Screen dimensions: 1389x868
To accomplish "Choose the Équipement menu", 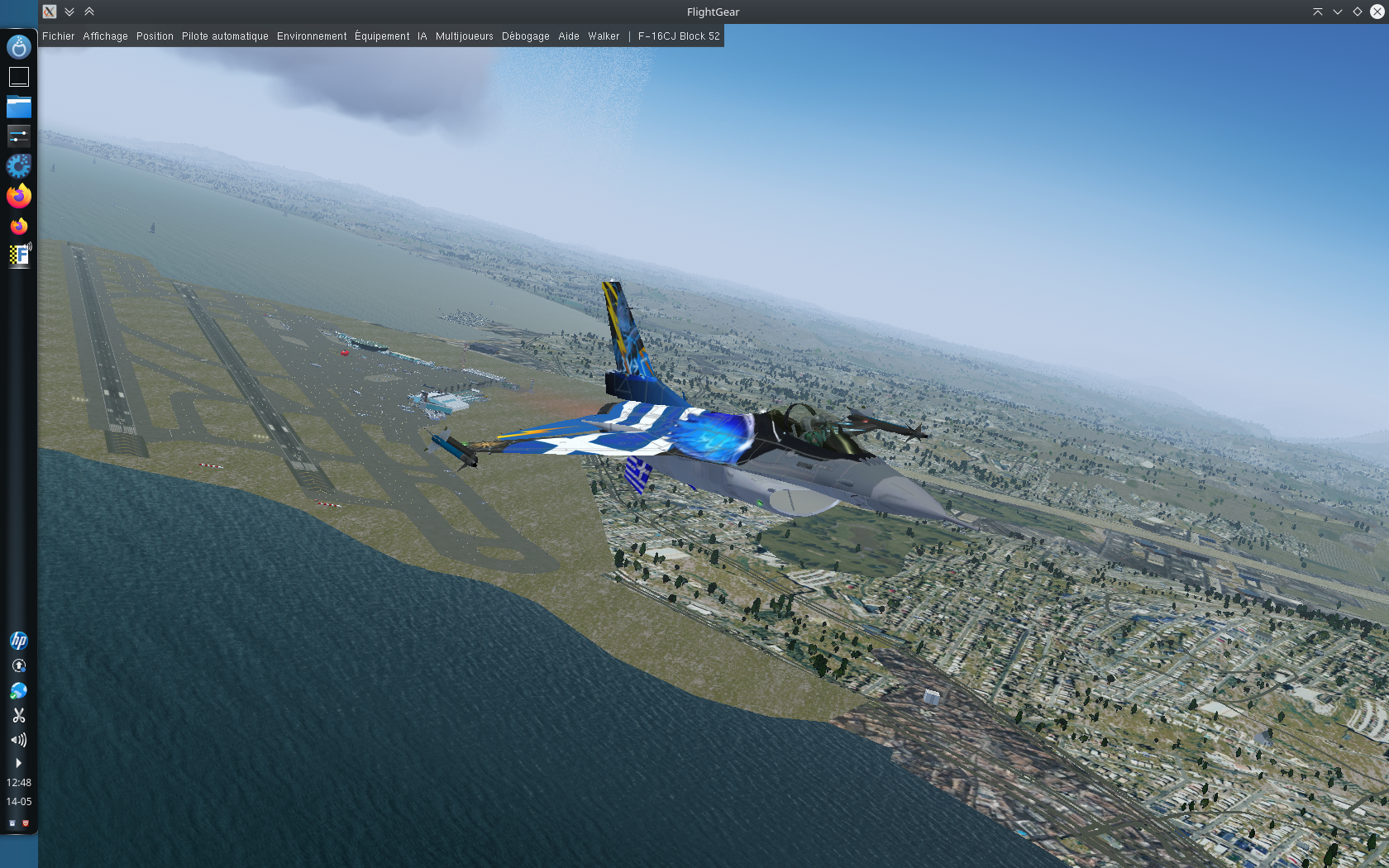I will point(382,36).
